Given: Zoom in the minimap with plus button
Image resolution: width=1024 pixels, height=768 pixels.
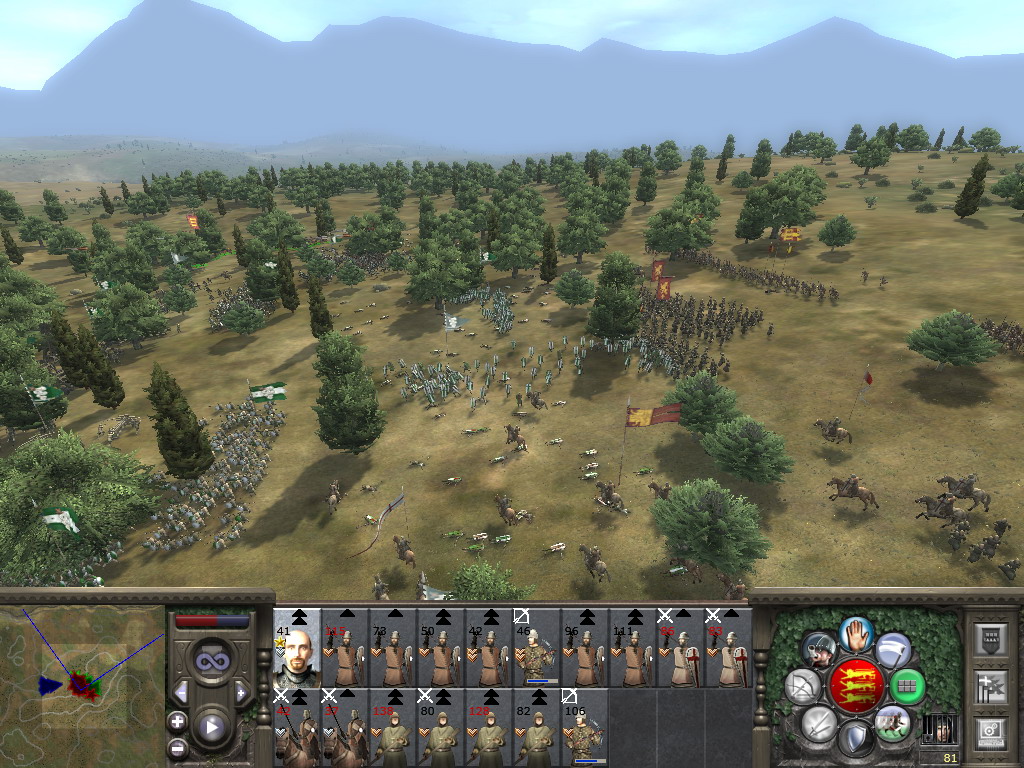Looking at the screenshot, I should [x=177, y=721].
